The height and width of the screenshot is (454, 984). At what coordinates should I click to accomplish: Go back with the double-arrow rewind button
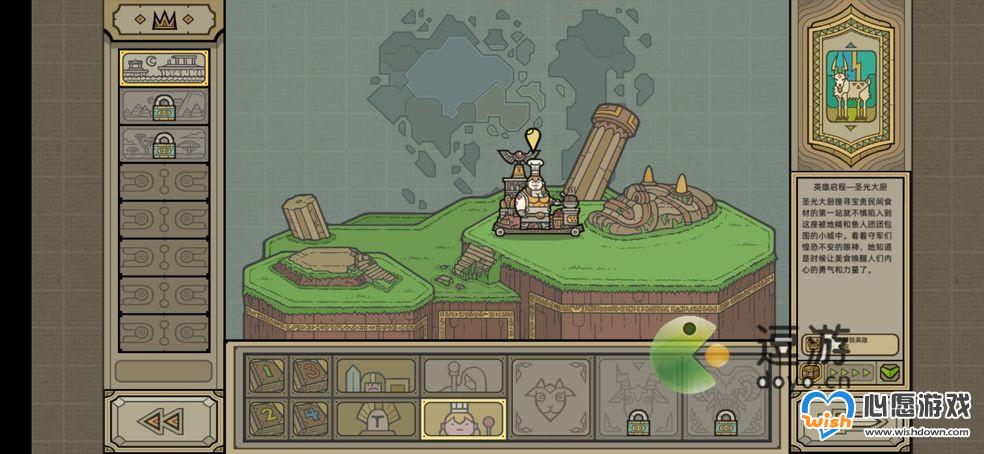(x=164, y=421)
